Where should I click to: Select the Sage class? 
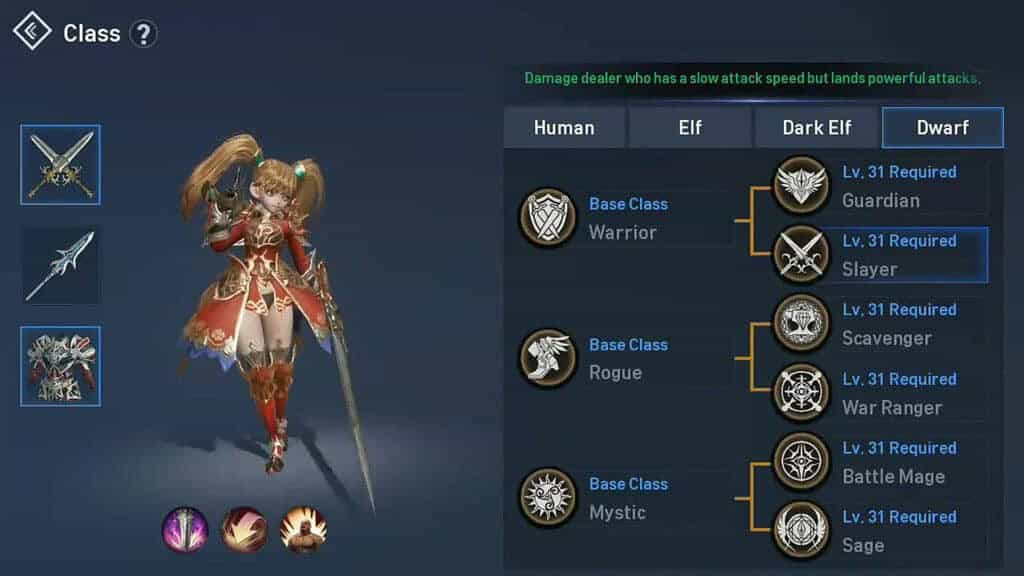(x=880, y=531)
